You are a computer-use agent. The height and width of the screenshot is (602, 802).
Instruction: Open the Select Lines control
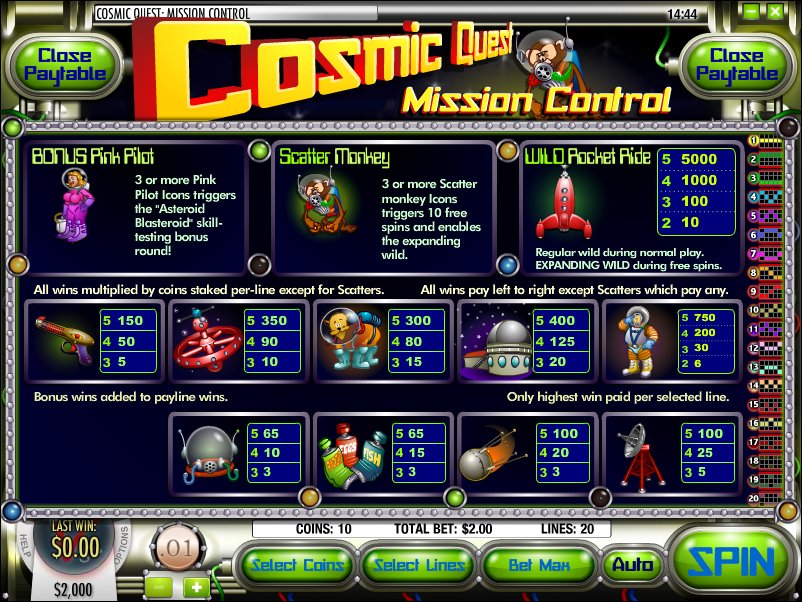(x=419, y=565)
